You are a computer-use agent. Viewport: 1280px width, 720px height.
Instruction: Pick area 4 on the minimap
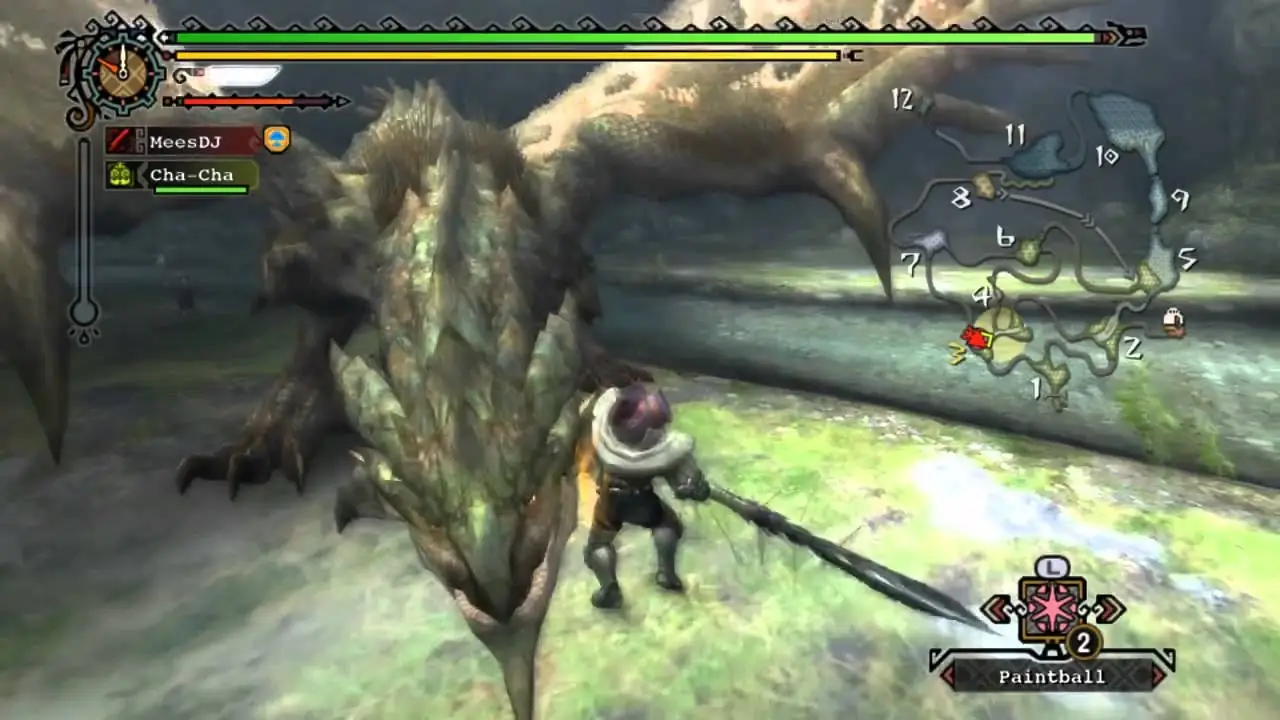982,296
